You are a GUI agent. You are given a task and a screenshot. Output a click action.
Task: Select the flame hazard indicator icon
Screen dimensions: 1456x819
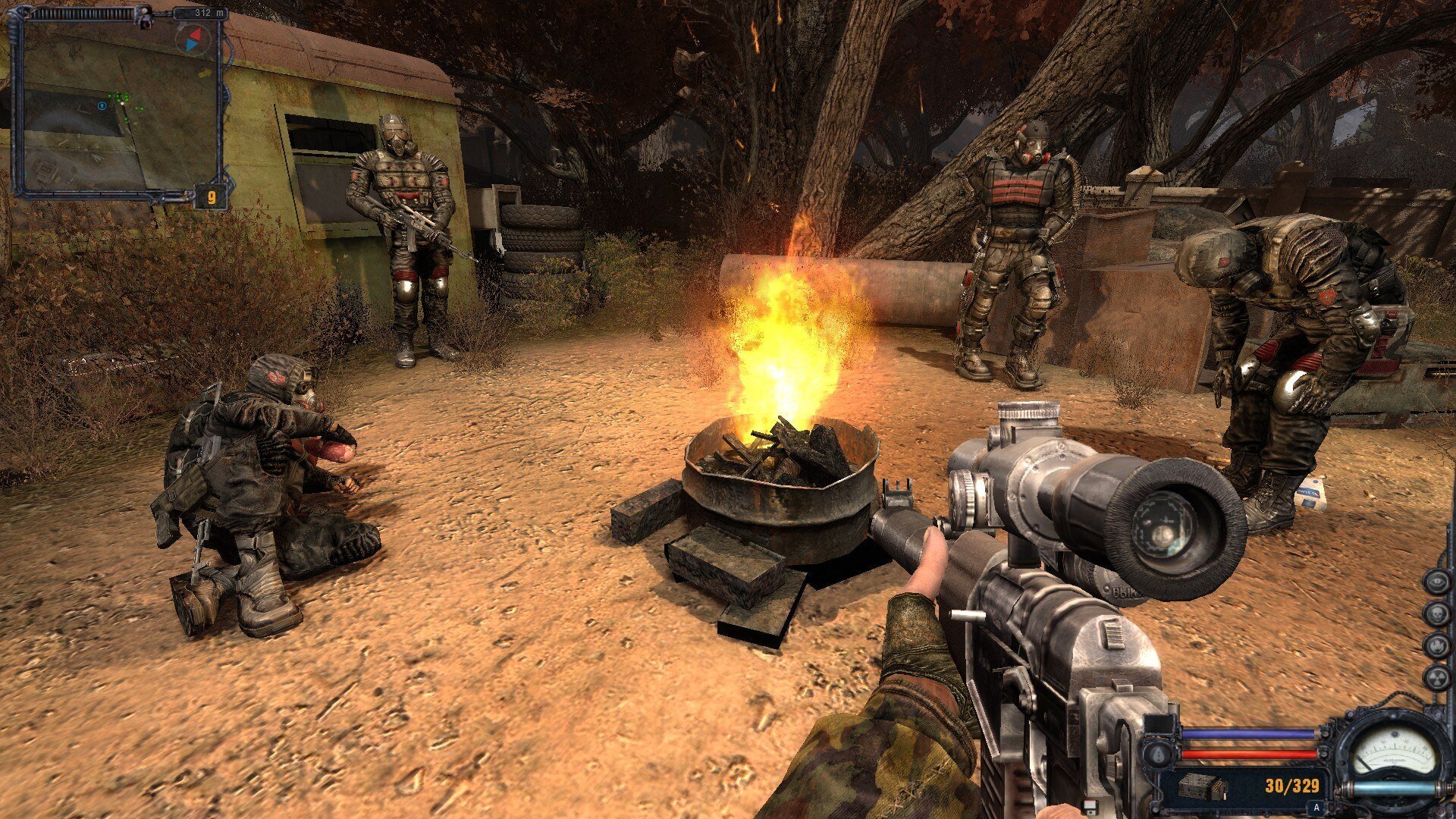(1436, 645)
